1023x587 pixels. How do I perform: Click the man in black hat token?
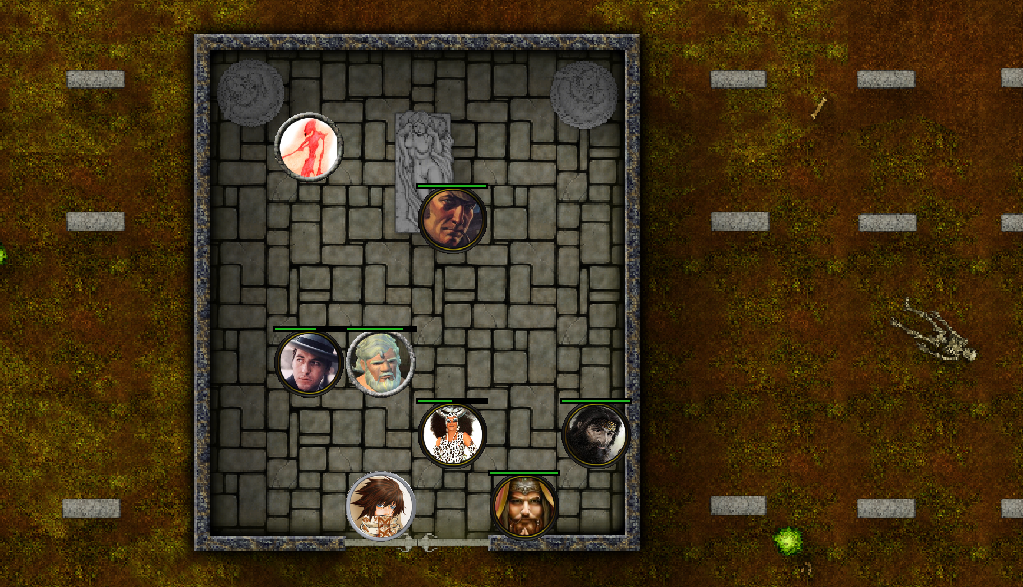pos(309,362)
